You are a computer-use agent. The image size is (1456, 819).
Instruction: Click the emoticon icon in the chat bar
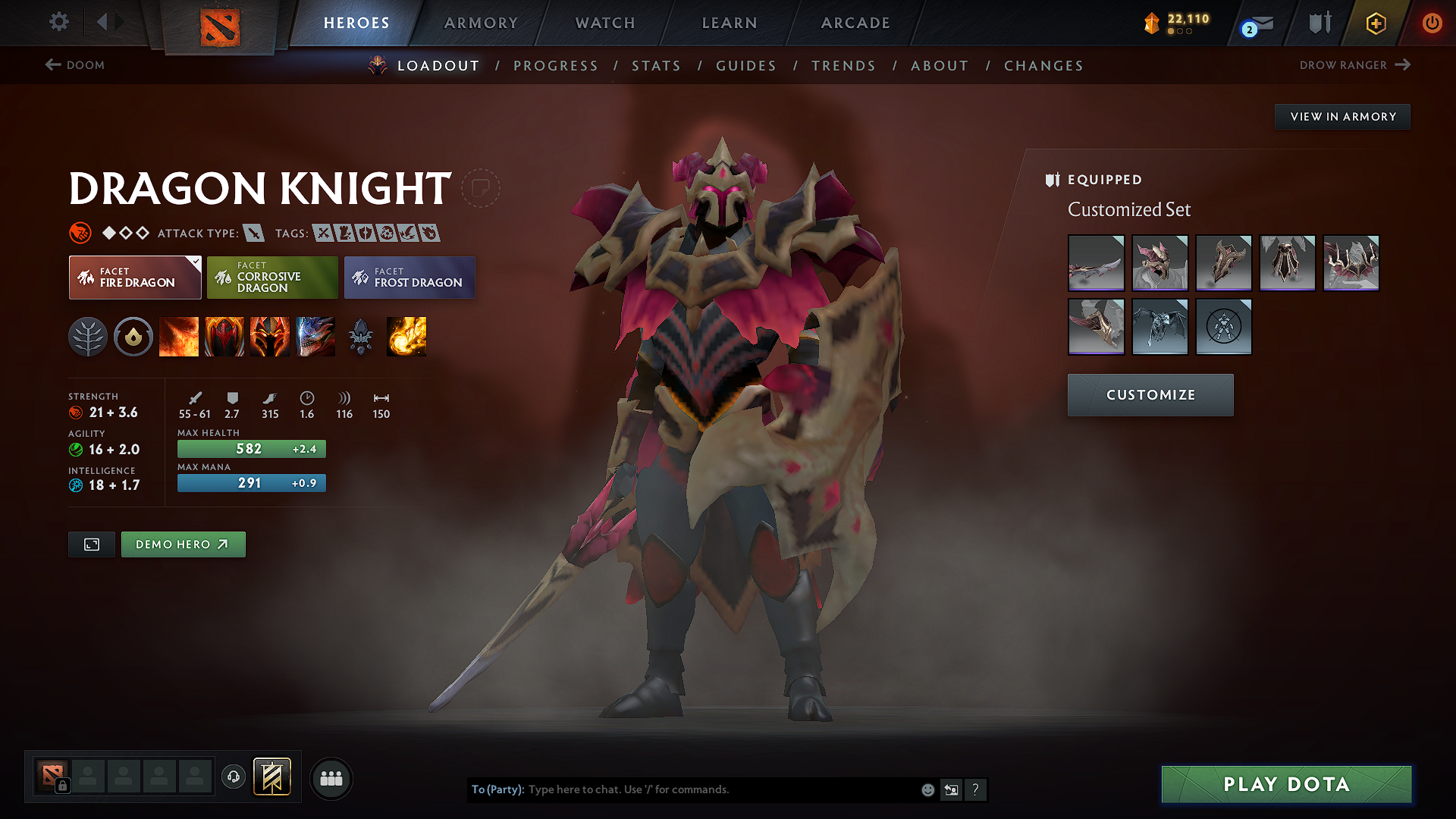pyautogui.click(x=927, y=789)
